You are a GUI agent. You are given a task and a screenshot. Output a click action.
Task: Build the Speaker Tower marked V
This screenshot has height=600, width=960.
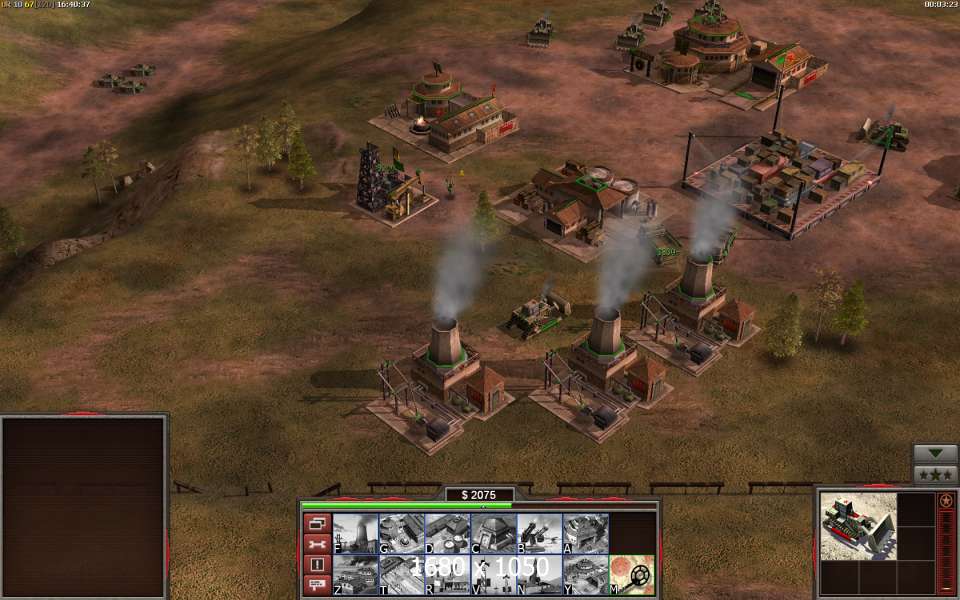point(493,574)
